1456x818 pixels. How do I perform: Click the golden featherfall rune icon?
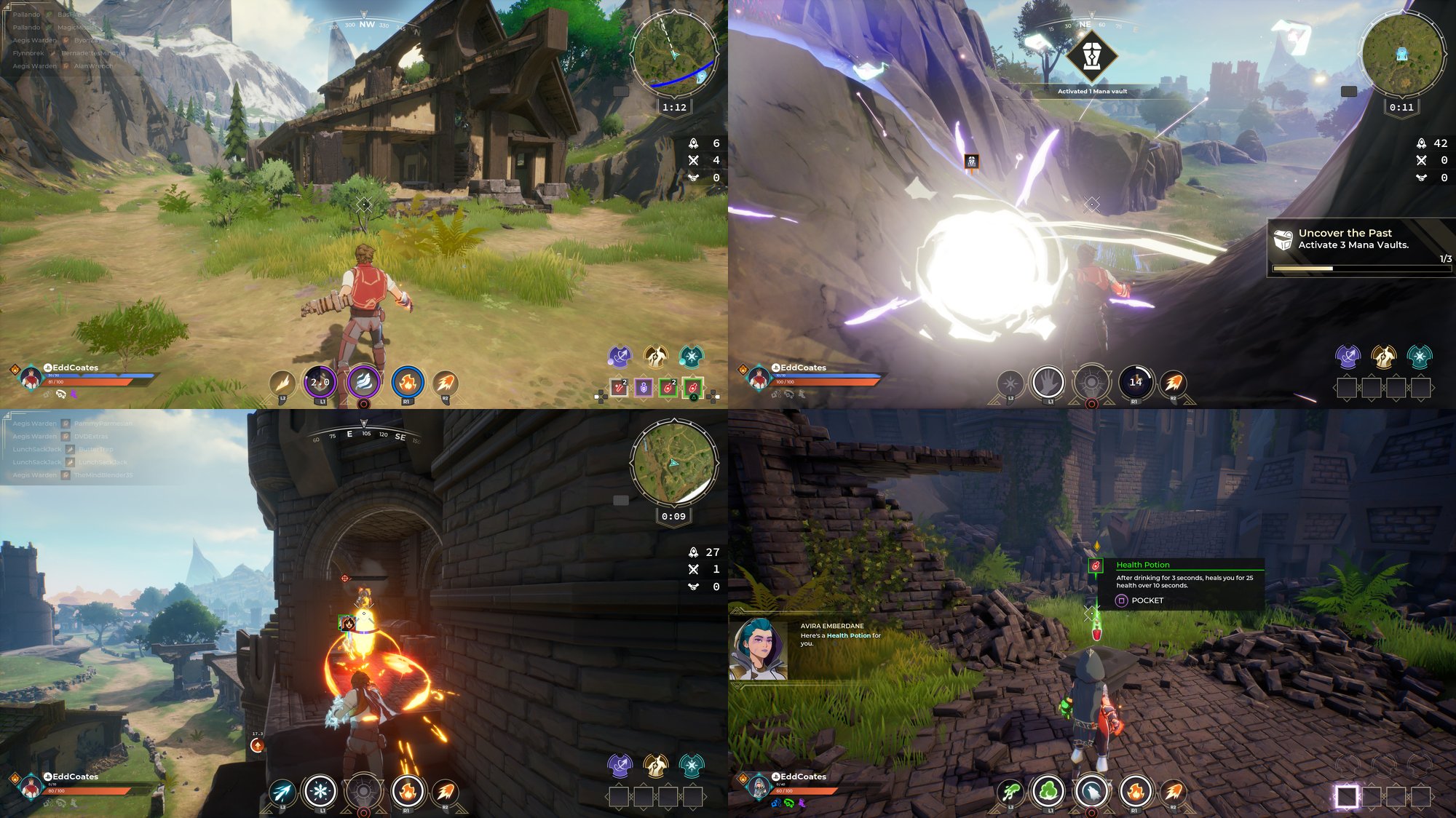(x=657, y=357)
